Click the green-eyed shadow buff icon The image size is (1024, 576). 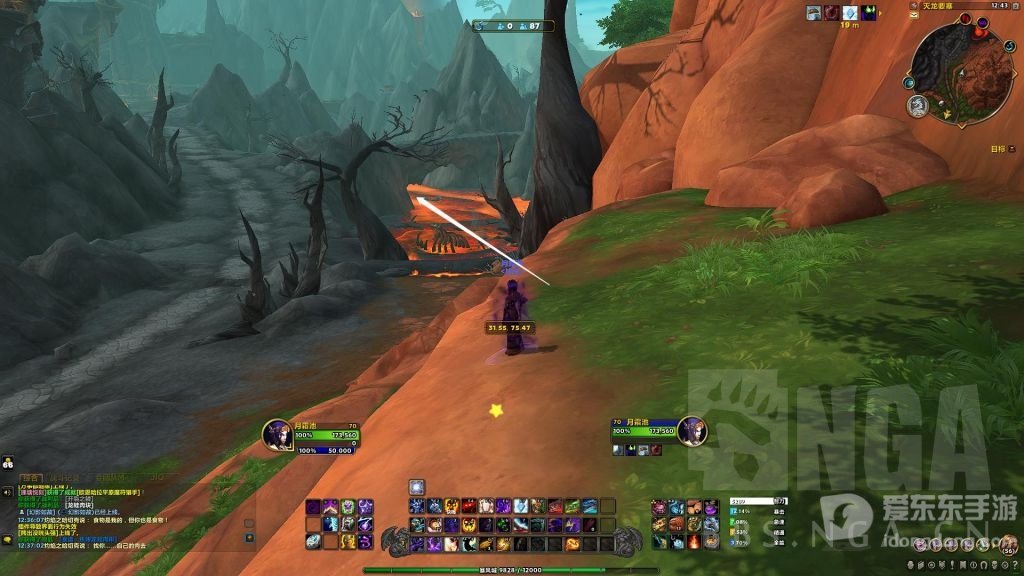[x=869, y=13]
